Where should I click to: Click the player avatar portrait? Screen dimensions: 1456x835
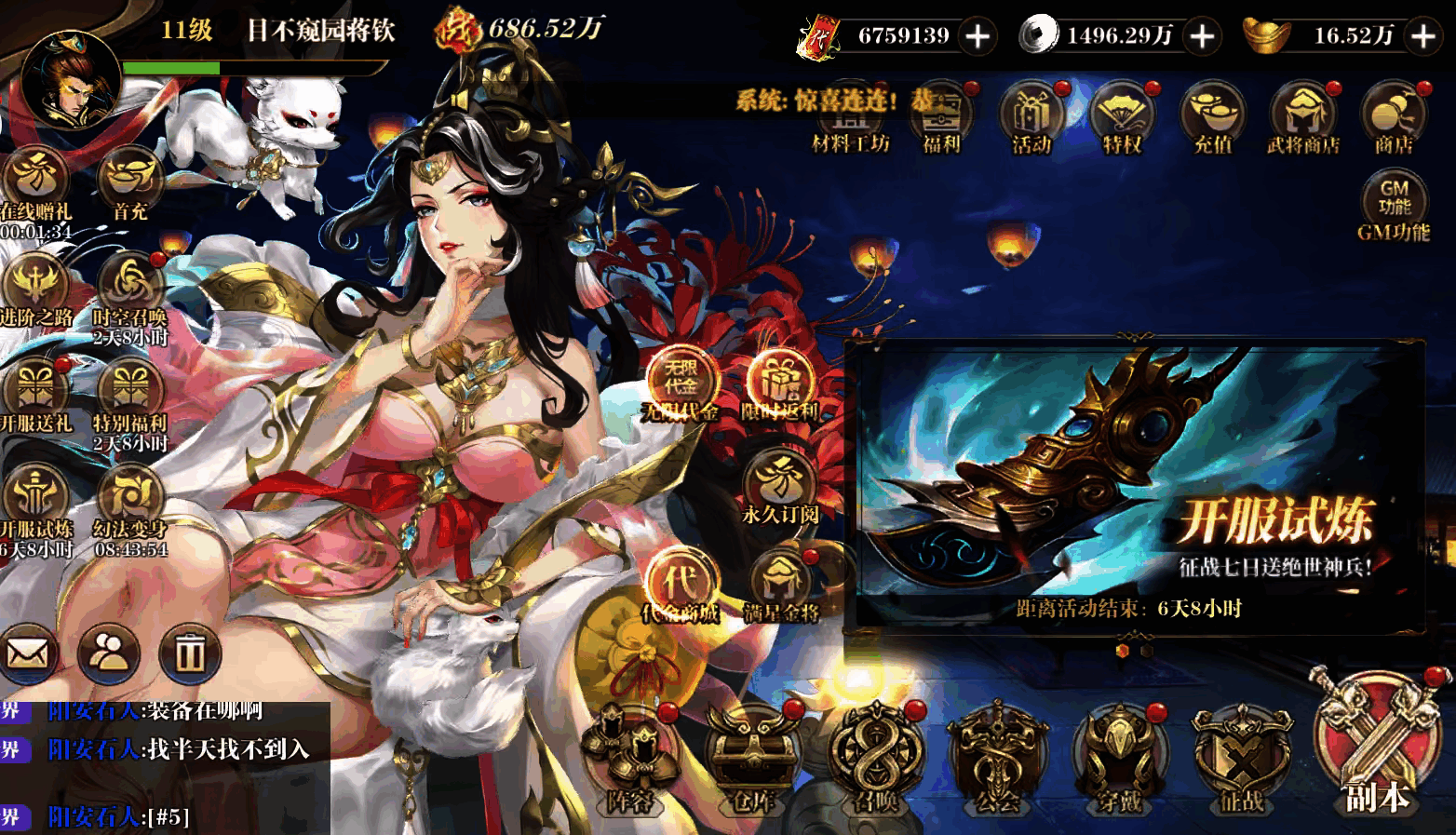click(70, 82)
